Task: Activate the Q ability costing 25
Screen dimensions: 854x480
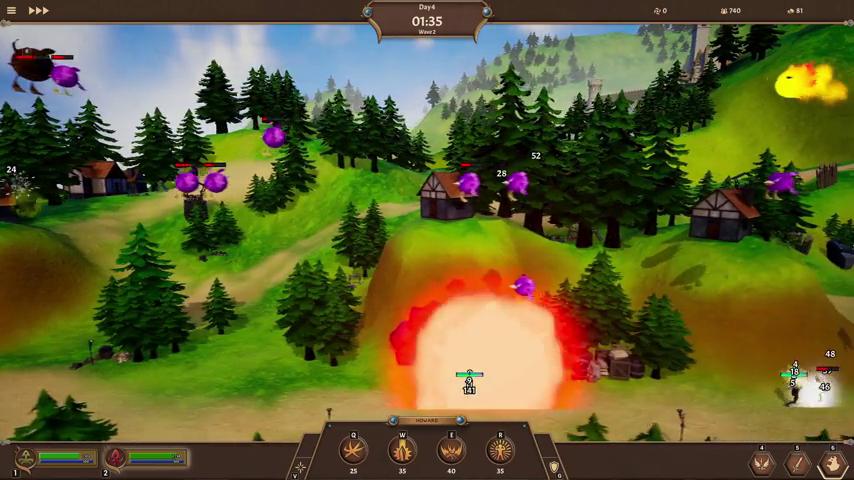Action: tap(353, 451)
